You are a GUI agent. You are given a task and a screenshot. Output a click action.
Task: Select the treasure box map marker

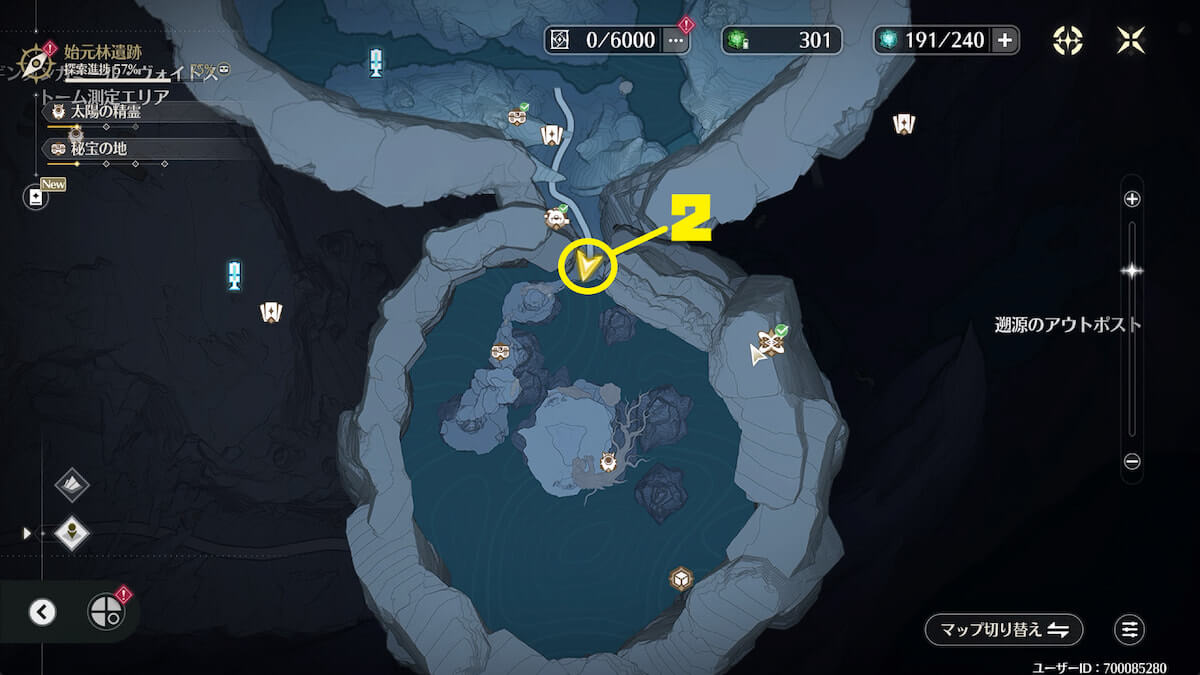pos(681,579)
